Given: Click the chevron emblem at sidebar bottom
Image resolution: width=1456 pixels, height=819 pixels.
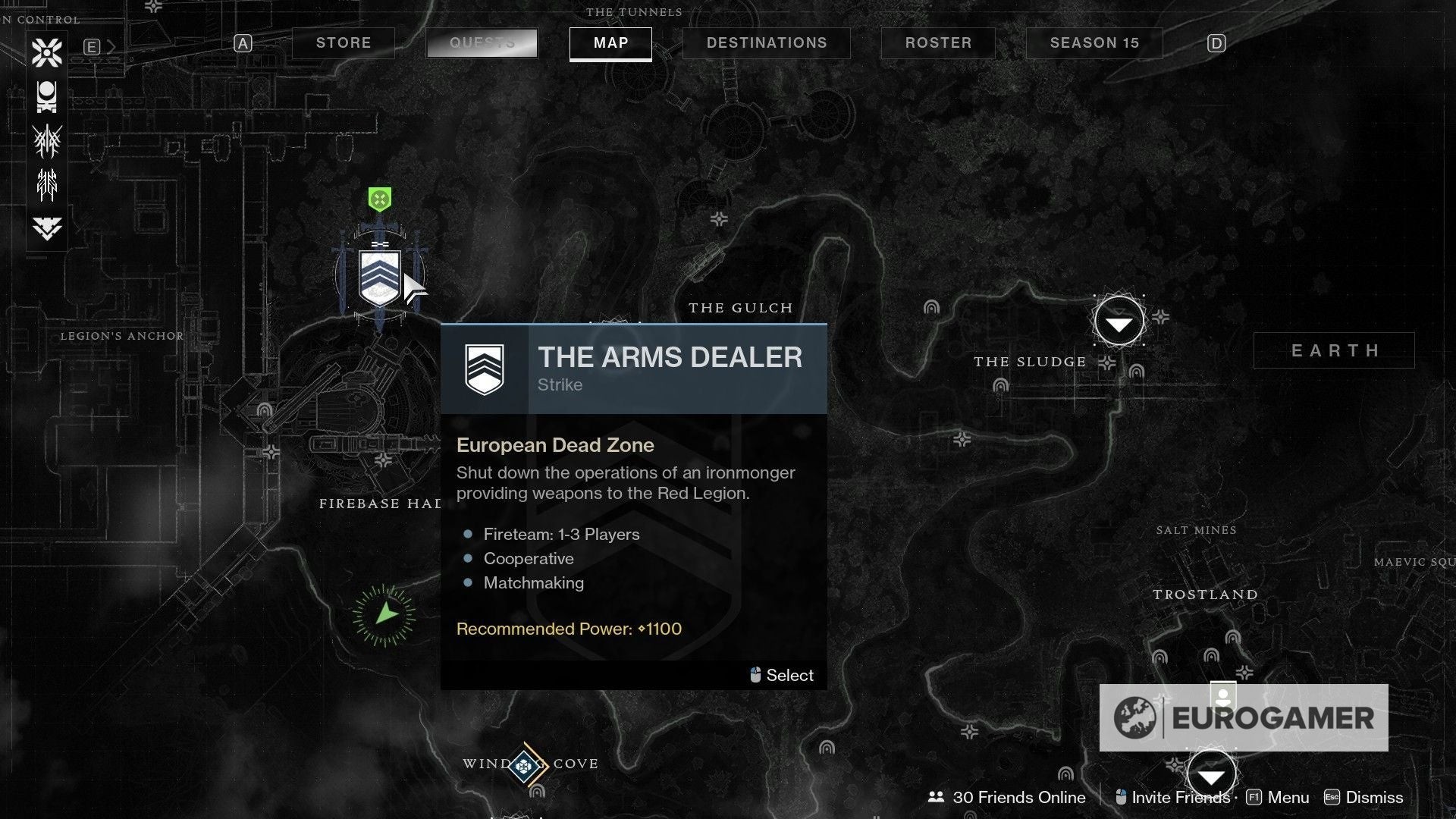Looking at the screenshot, I should click(47, 226).
